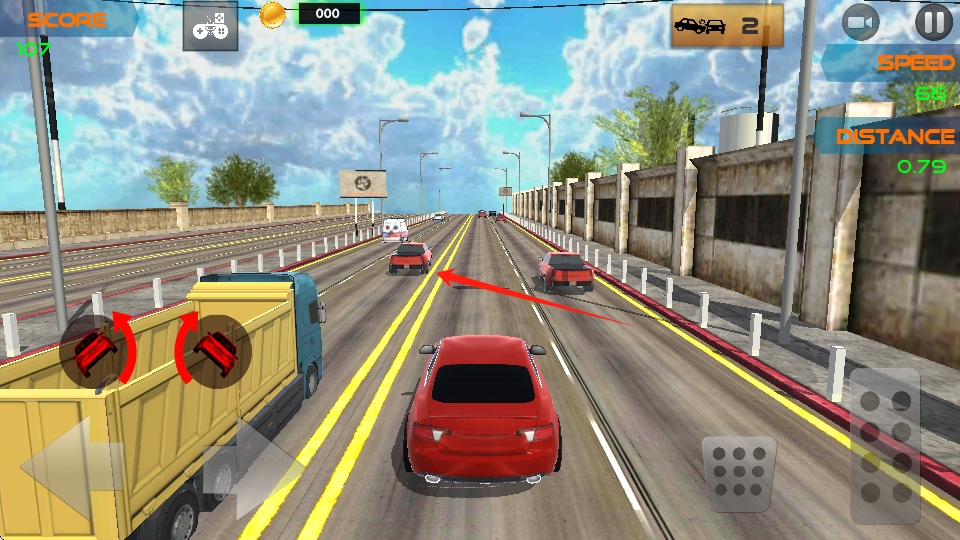Step on the tall accelerator pedal
Viewport: 960px width, 540px height.
coord(885,445)
